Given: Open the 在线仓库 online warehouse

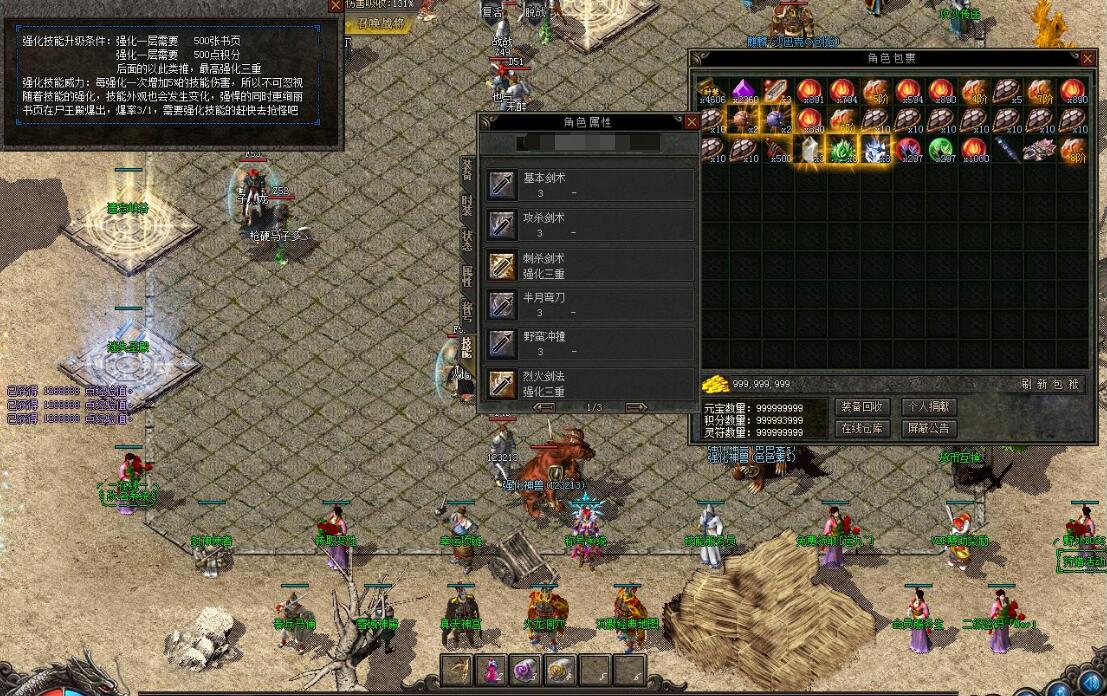Looking at the screenshot, I should point(860,428).
